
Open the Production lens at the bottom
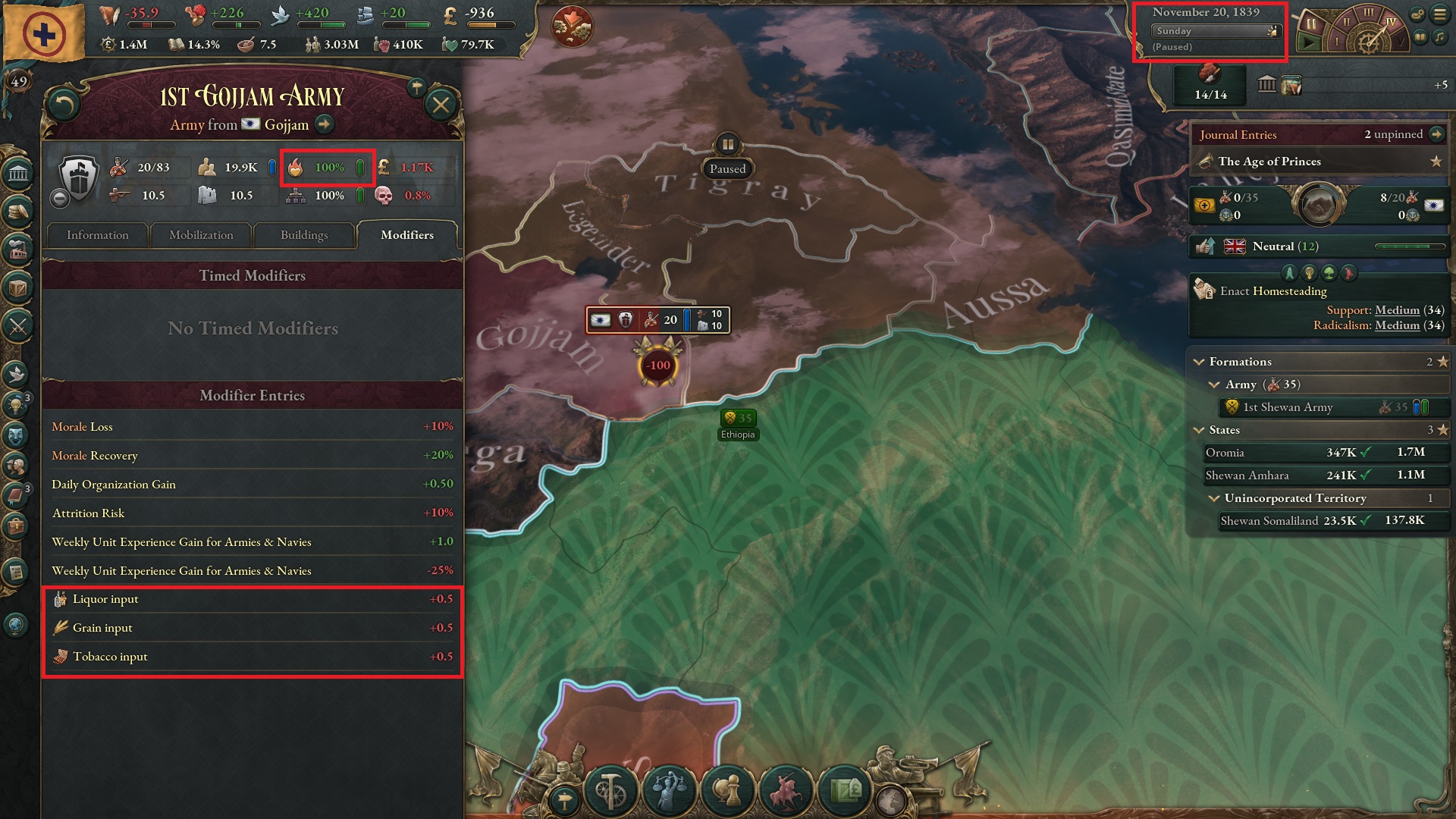click(609, 790)
